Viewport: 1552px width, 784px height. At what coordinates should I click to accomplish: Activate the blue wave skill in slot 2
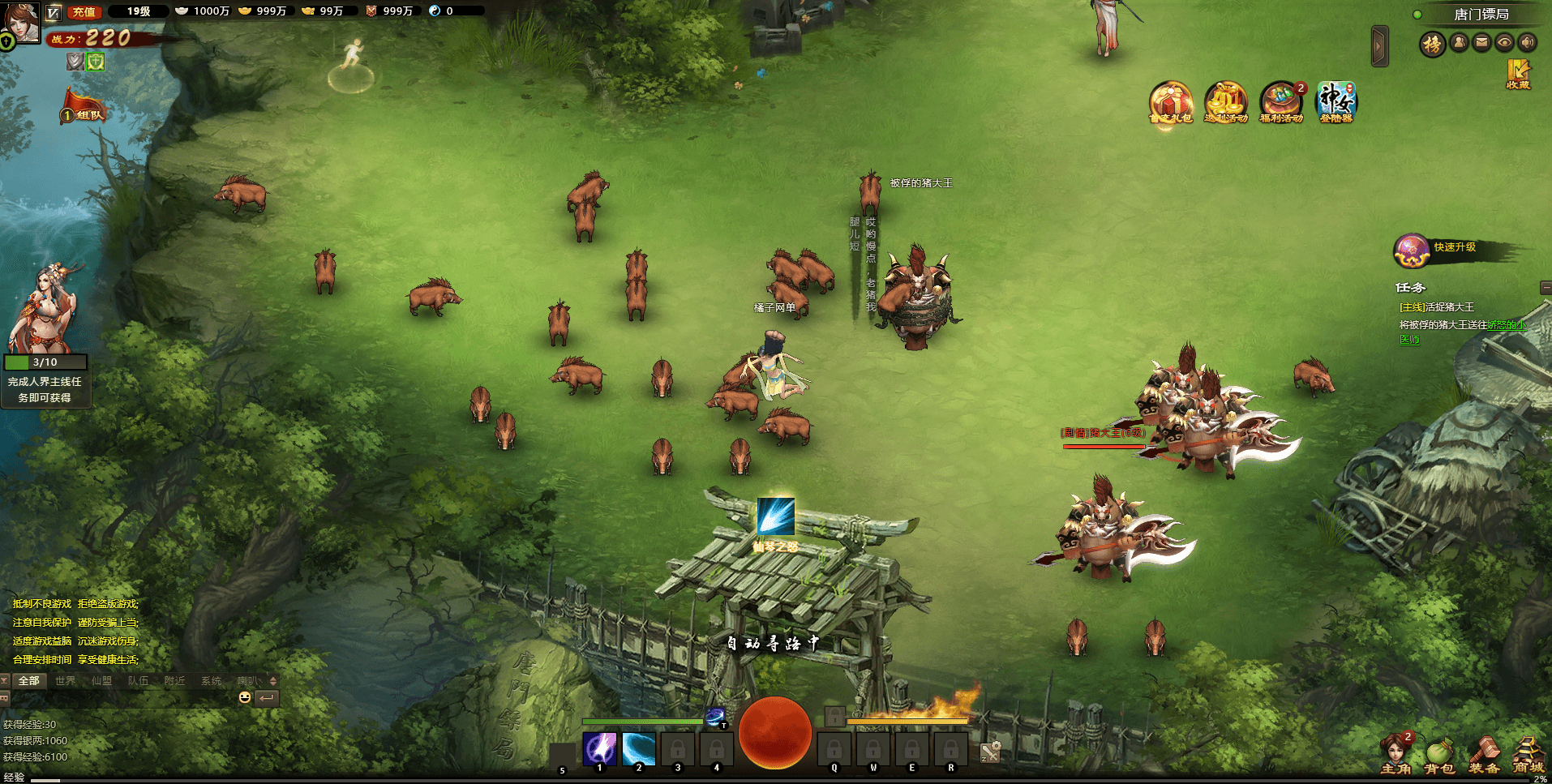tap(639, 748)
